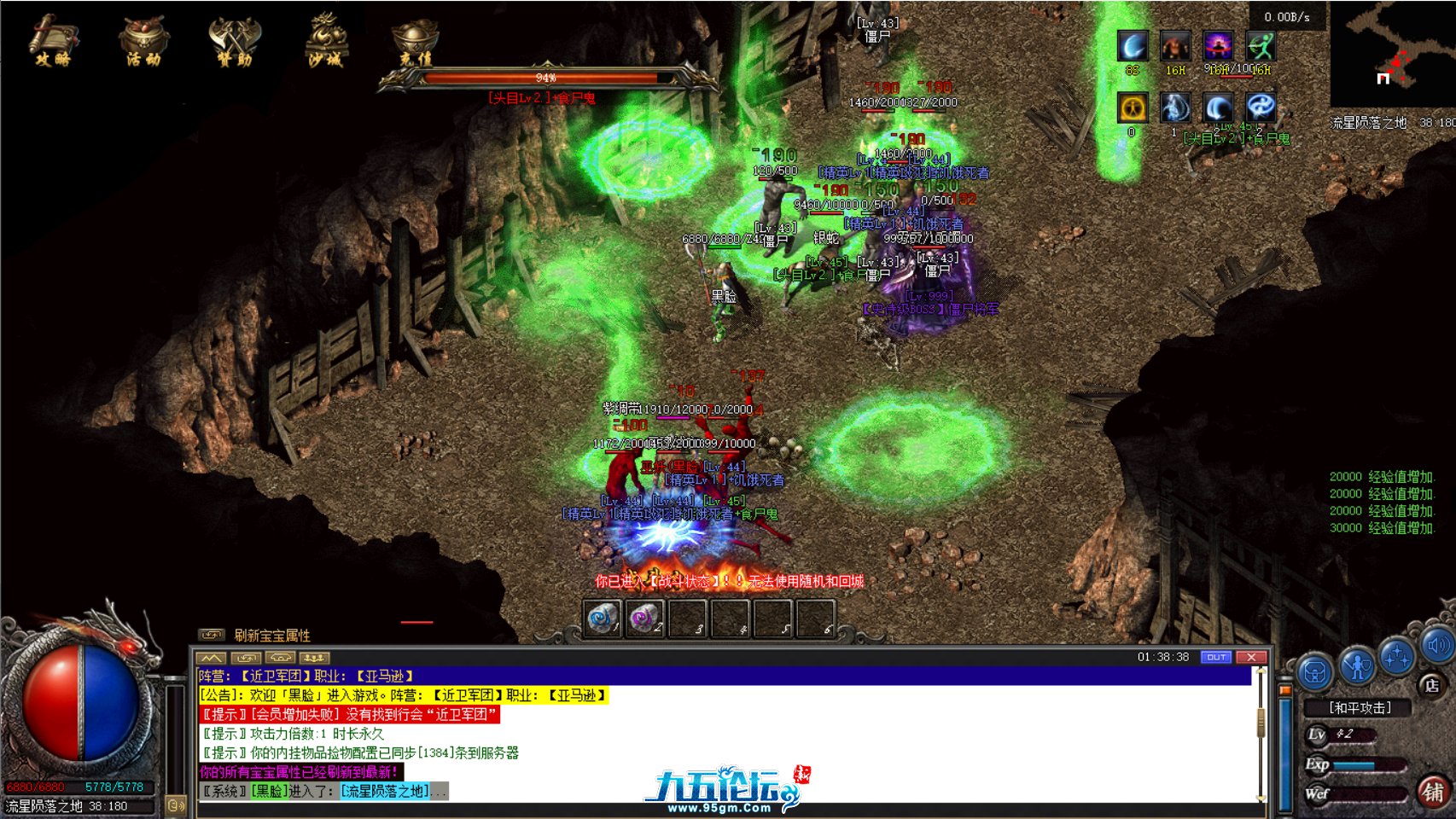Open the skills sparkle icon
This screenshot has width=1456, height=819.
(x=1398, y=659)
